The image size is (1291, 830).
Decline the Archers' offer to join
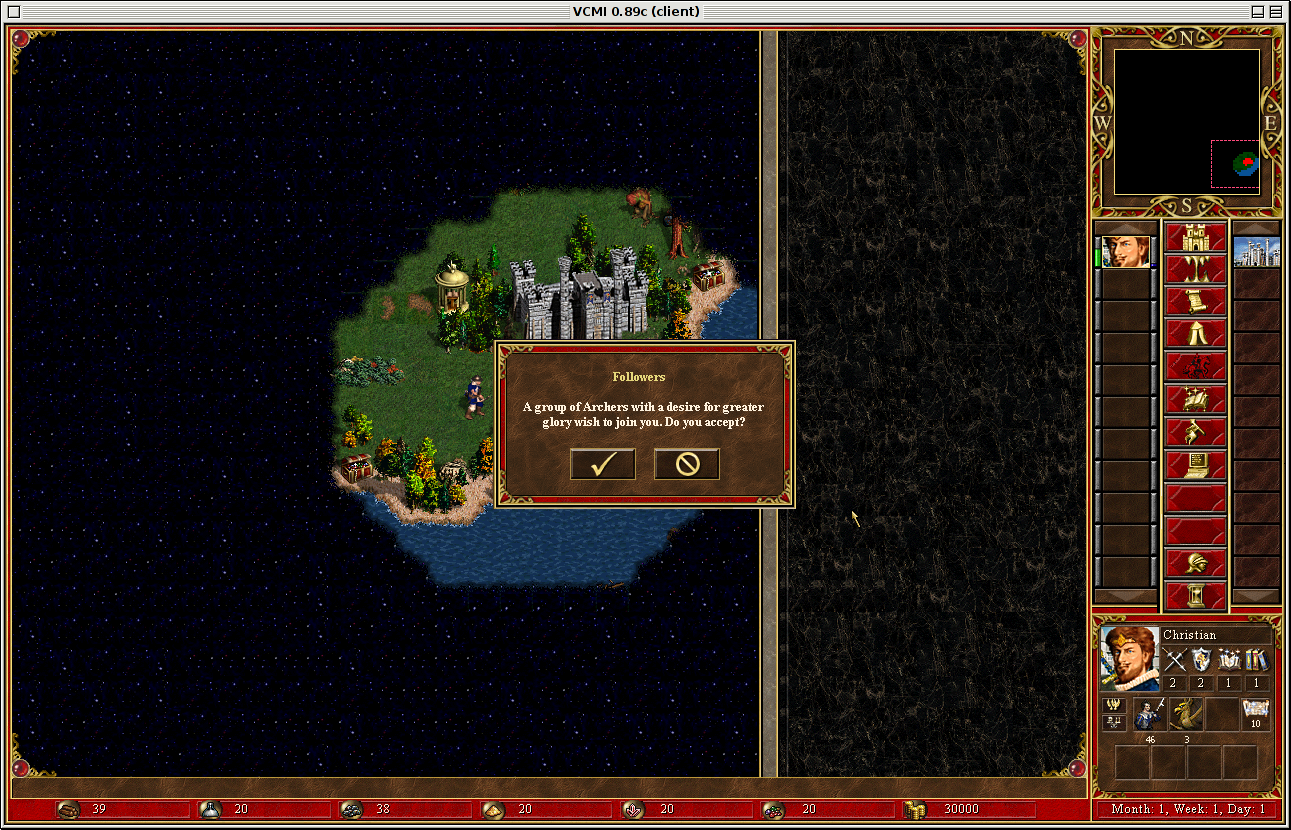pos(686,464)
